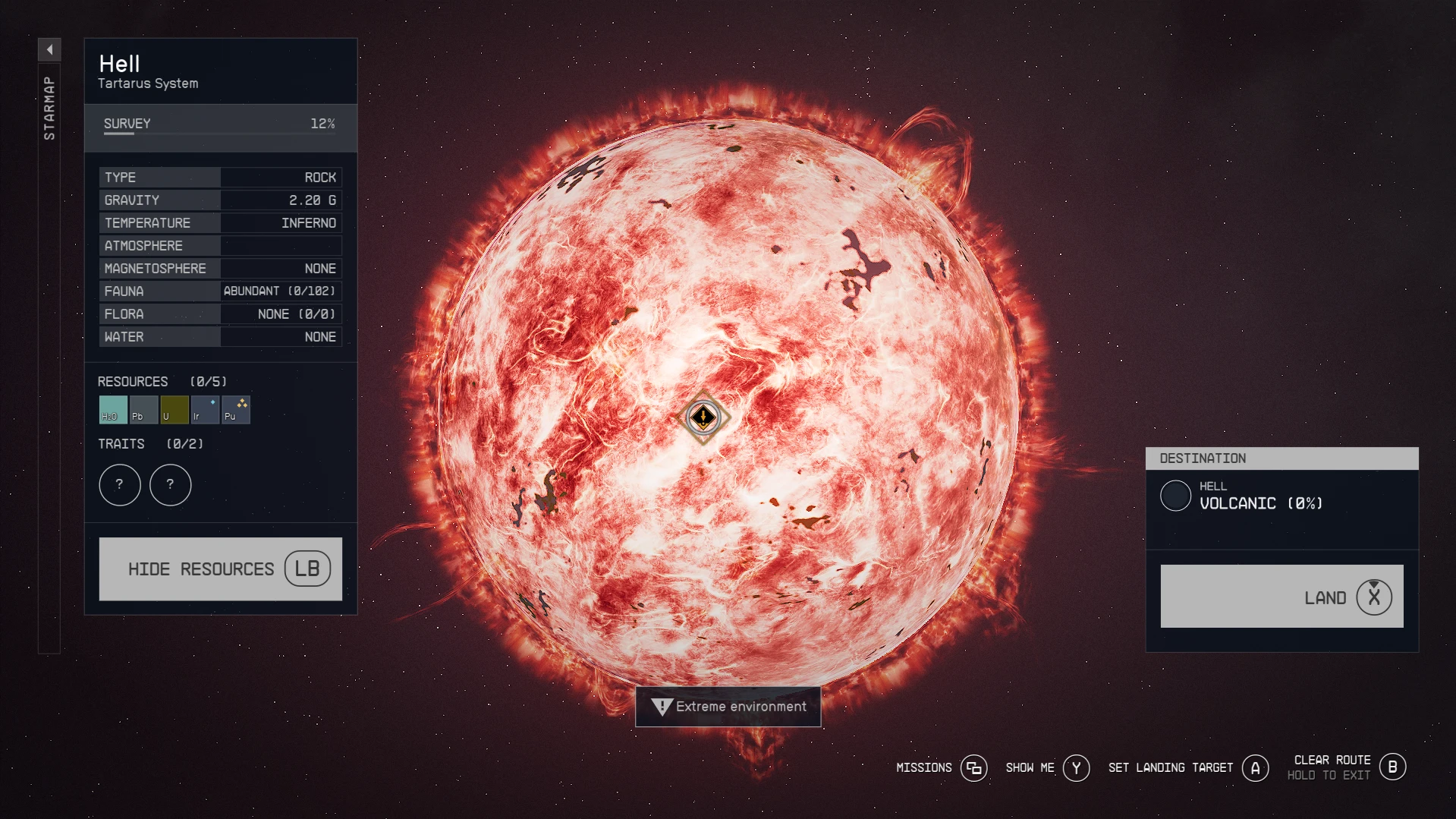Inspect the second unknown trait circle
The width and height of the screenshot is (1456, 819).
170,484
